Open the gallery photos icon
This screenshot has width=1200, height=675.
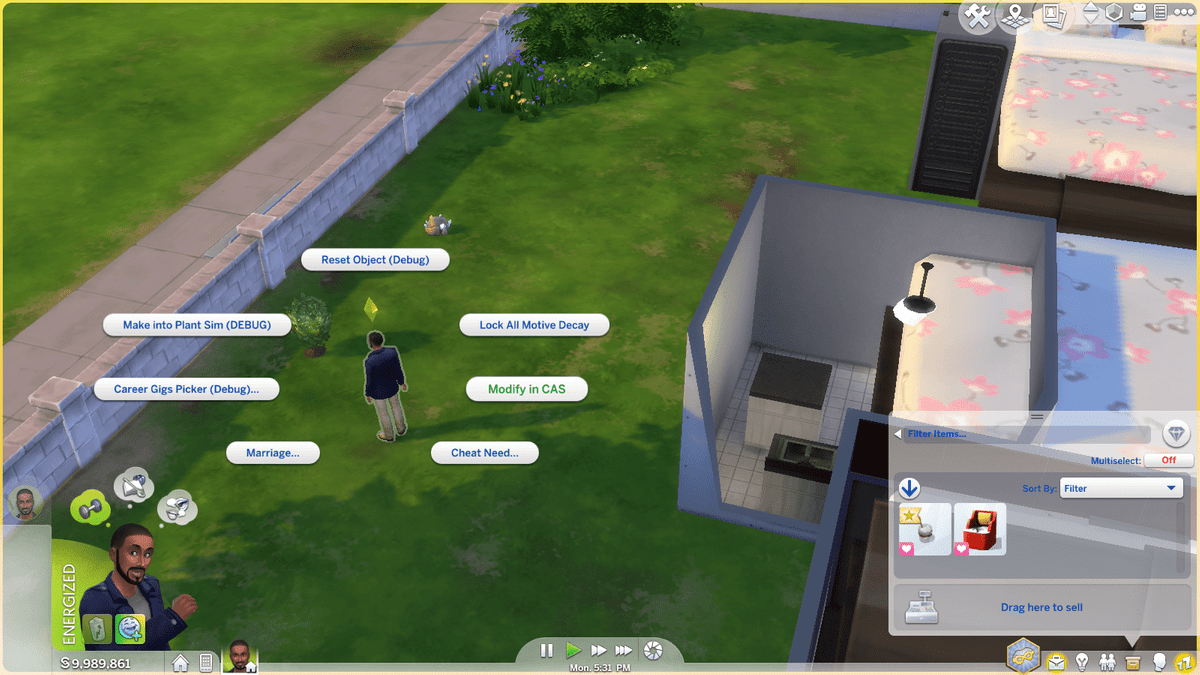[x=1052, y=14]
